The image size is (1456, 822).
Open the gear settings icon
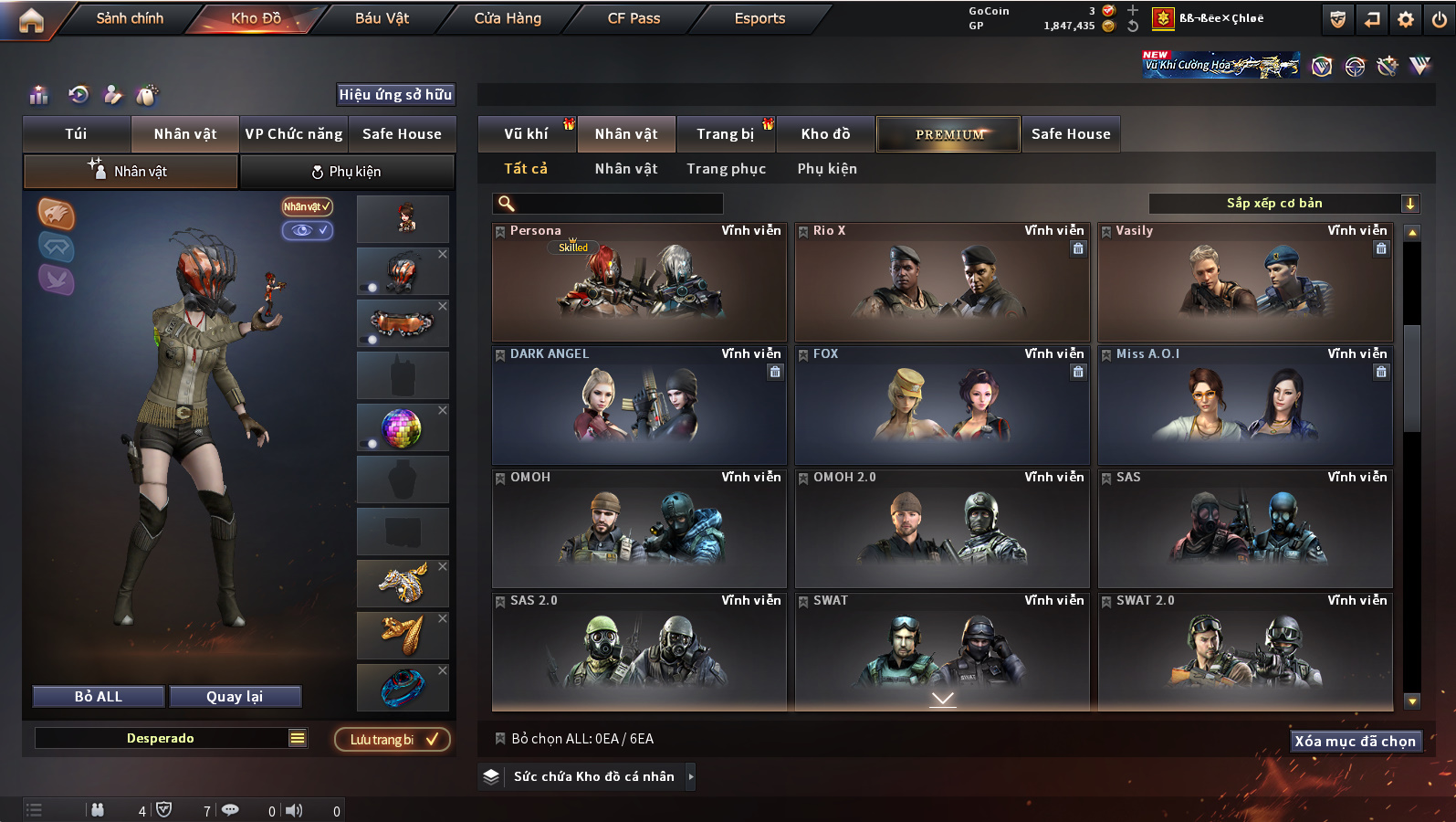(1406, 19)
